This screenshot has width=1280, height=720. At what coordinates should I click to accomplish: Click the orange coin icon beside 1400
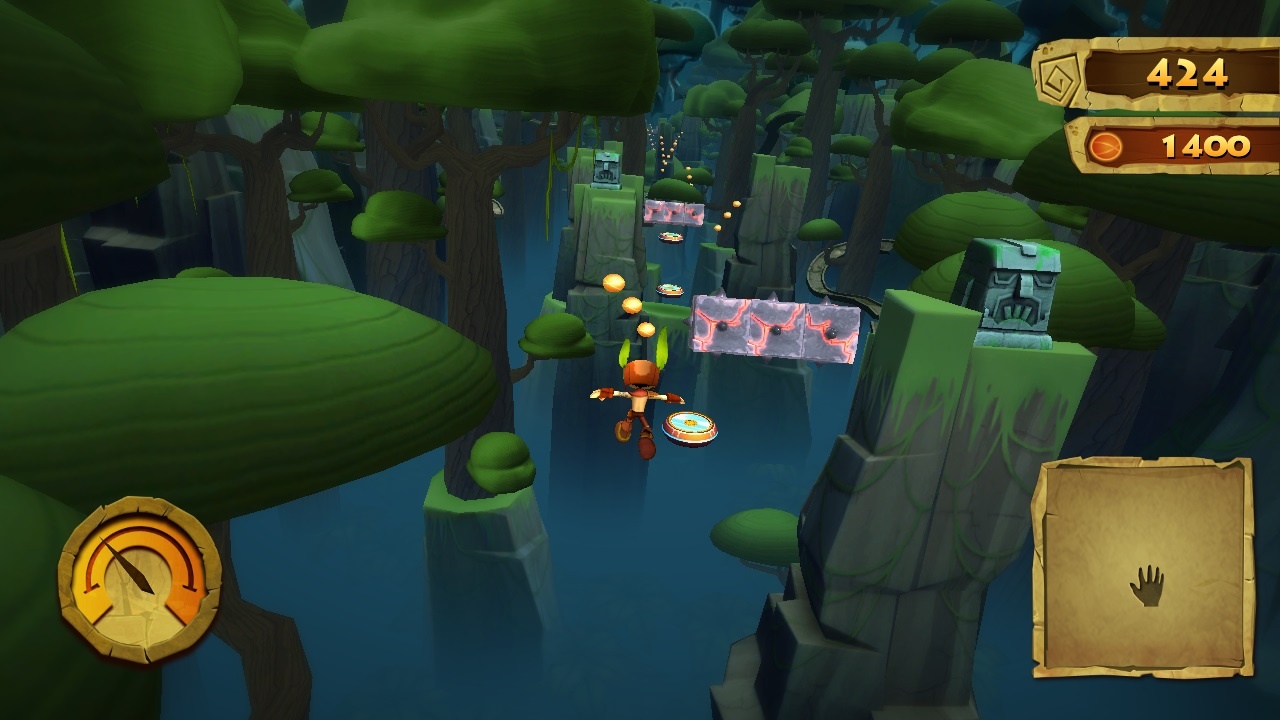click(x=1105, y=148)
